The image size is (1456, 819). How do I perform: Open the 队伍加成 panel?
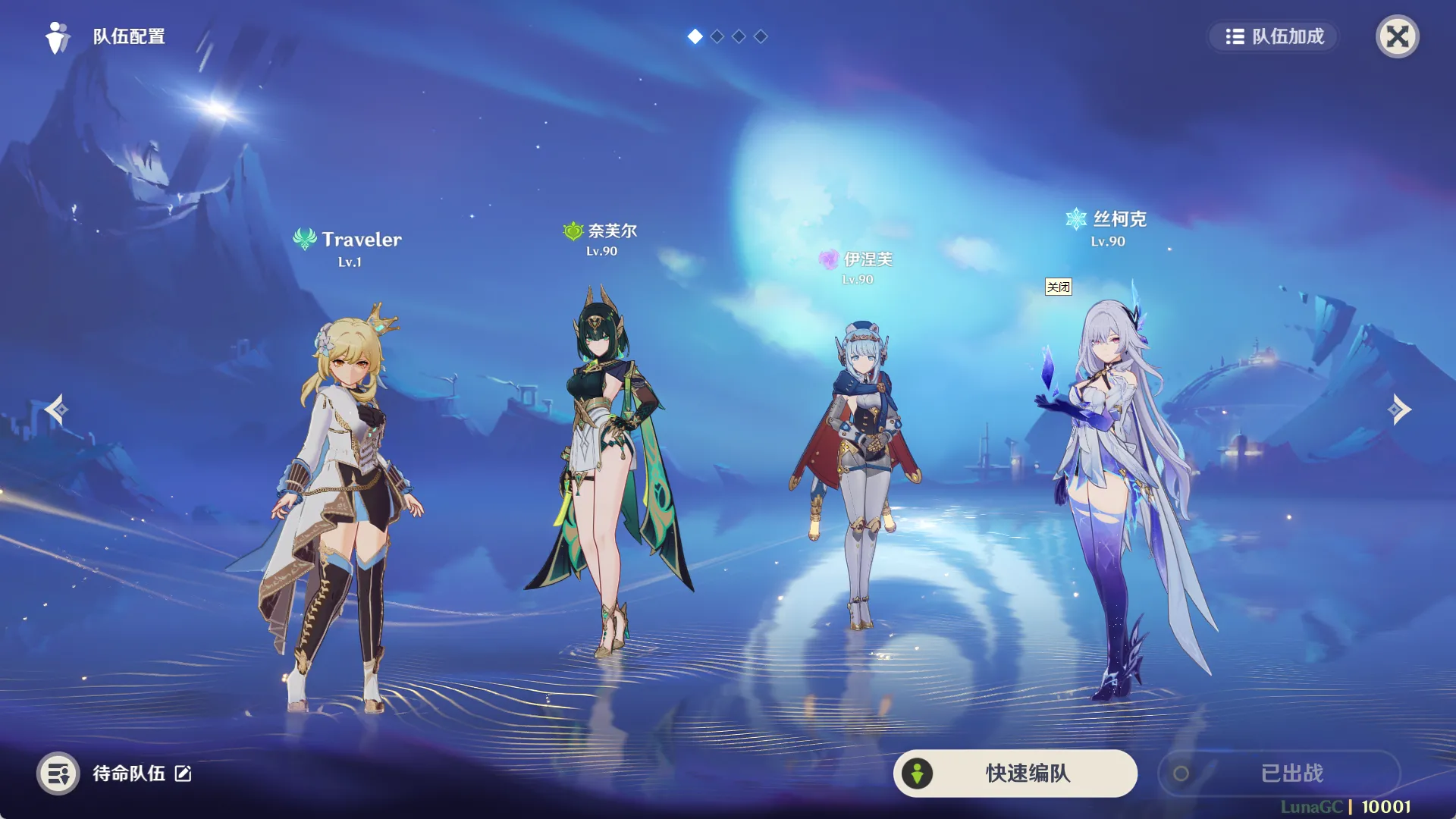1272,36
